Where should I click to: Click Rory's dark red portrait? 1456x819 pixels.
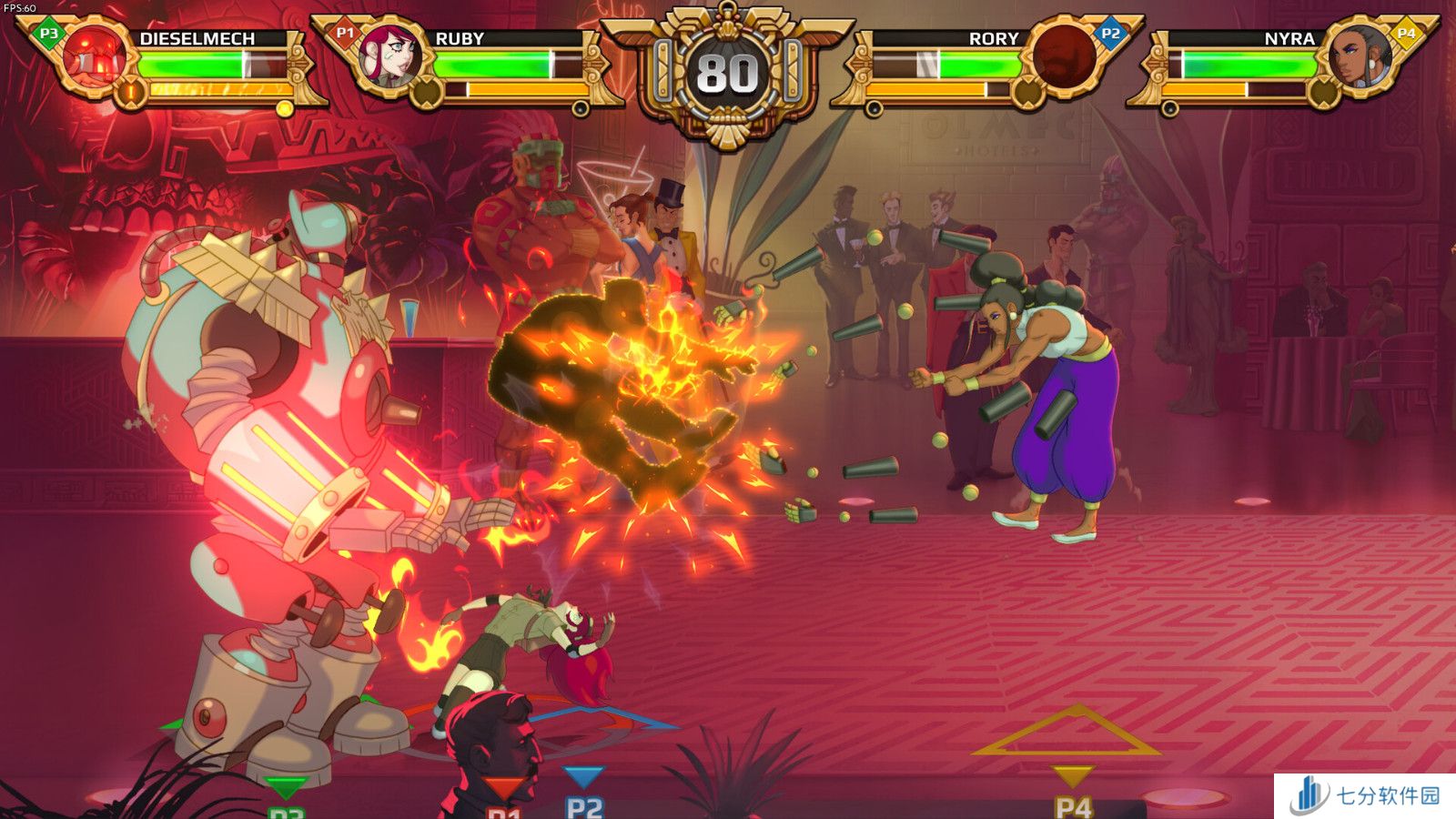[x=1063, y=56]
